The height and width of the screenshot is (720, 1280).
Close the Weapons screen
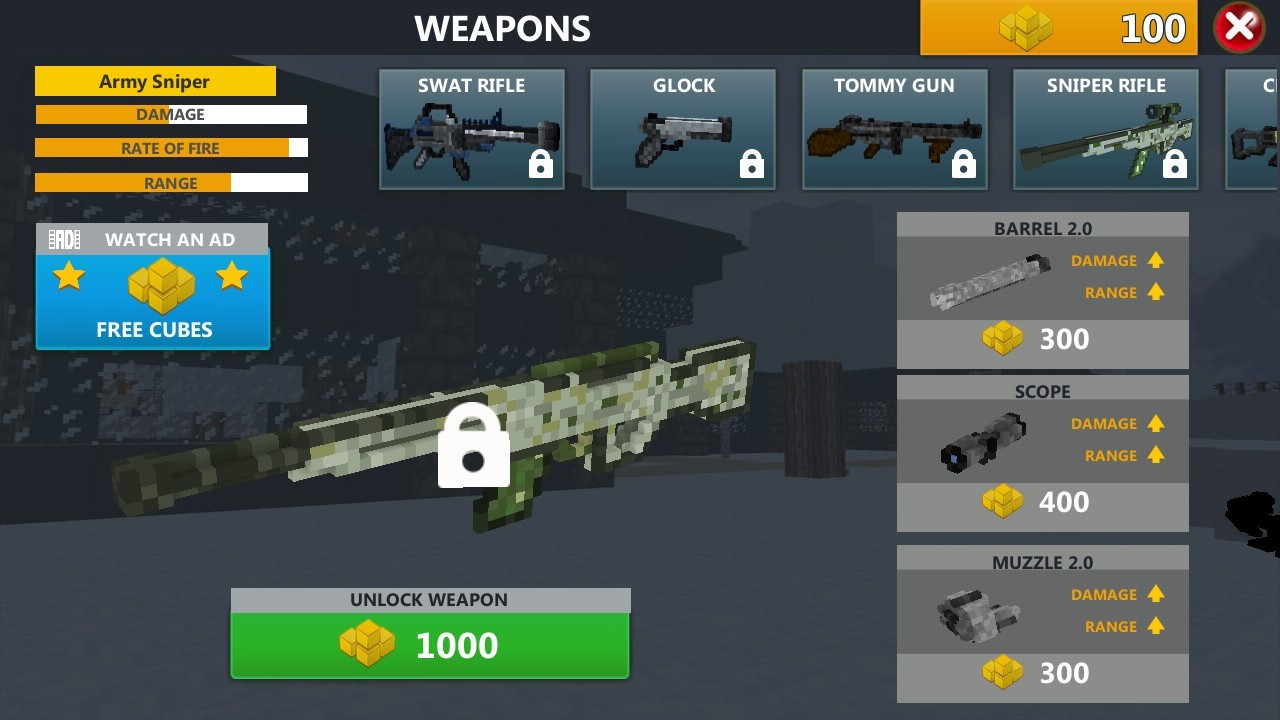pyautogui.click(x=1239, y=28)
